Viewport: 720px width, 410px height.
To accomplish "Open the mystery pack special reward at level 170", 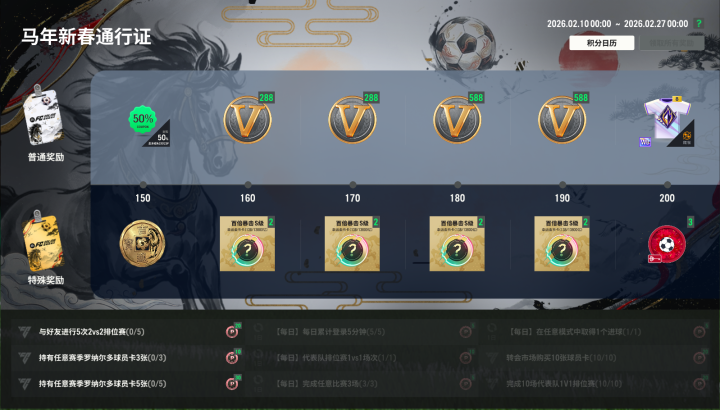I will (x=352, y=244).
